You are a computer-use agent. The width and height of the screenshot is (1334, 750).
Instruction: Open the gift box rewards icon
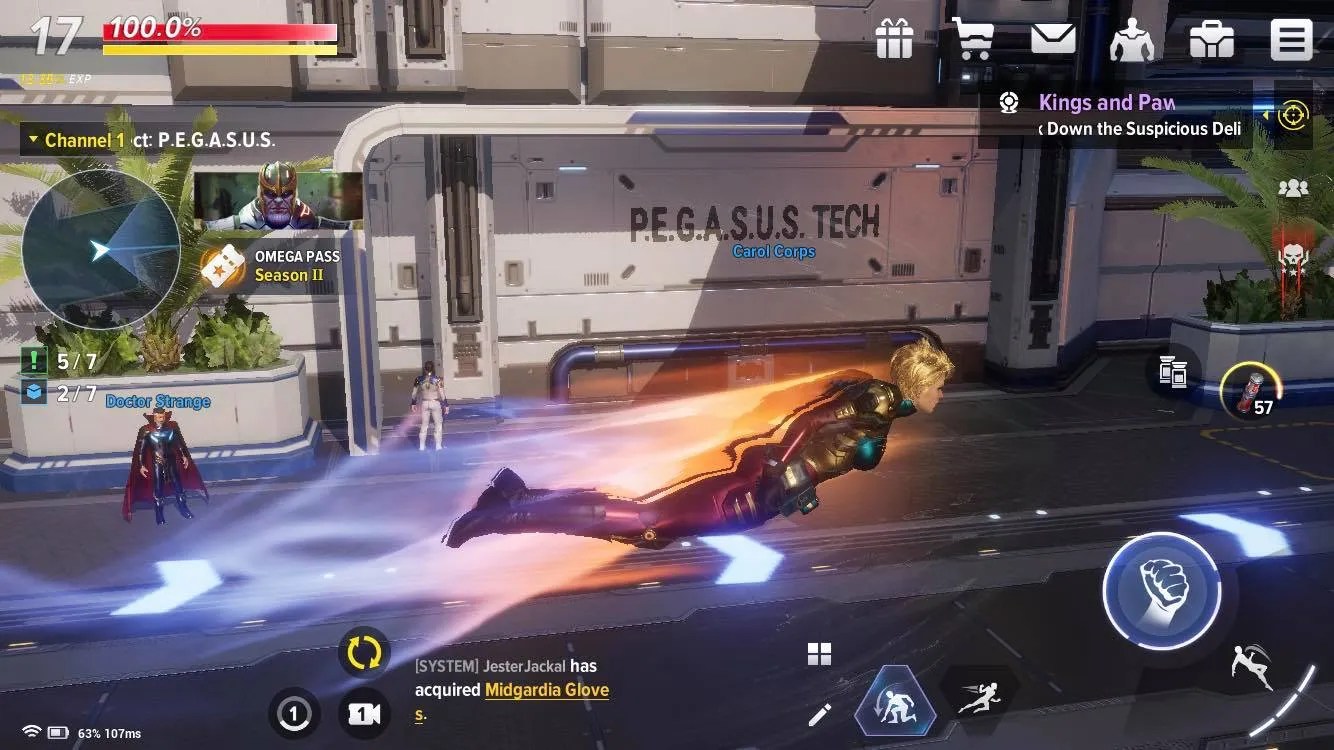893,38
